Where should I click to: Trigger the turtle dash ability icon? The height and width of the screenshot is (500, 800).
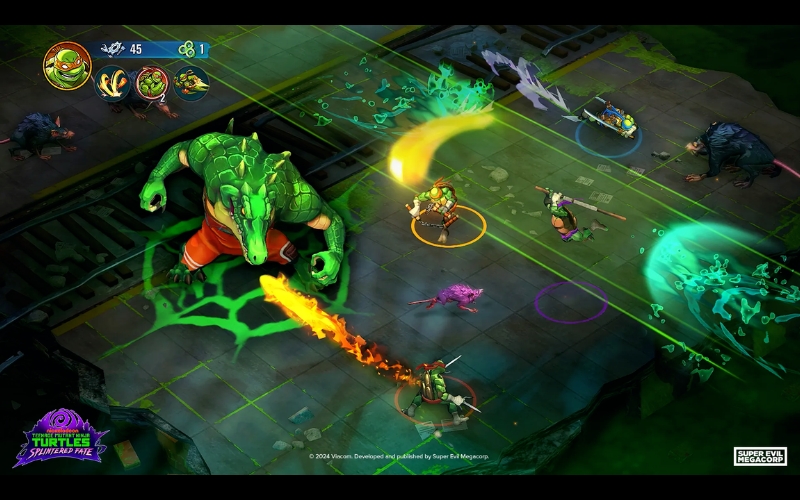191,84
